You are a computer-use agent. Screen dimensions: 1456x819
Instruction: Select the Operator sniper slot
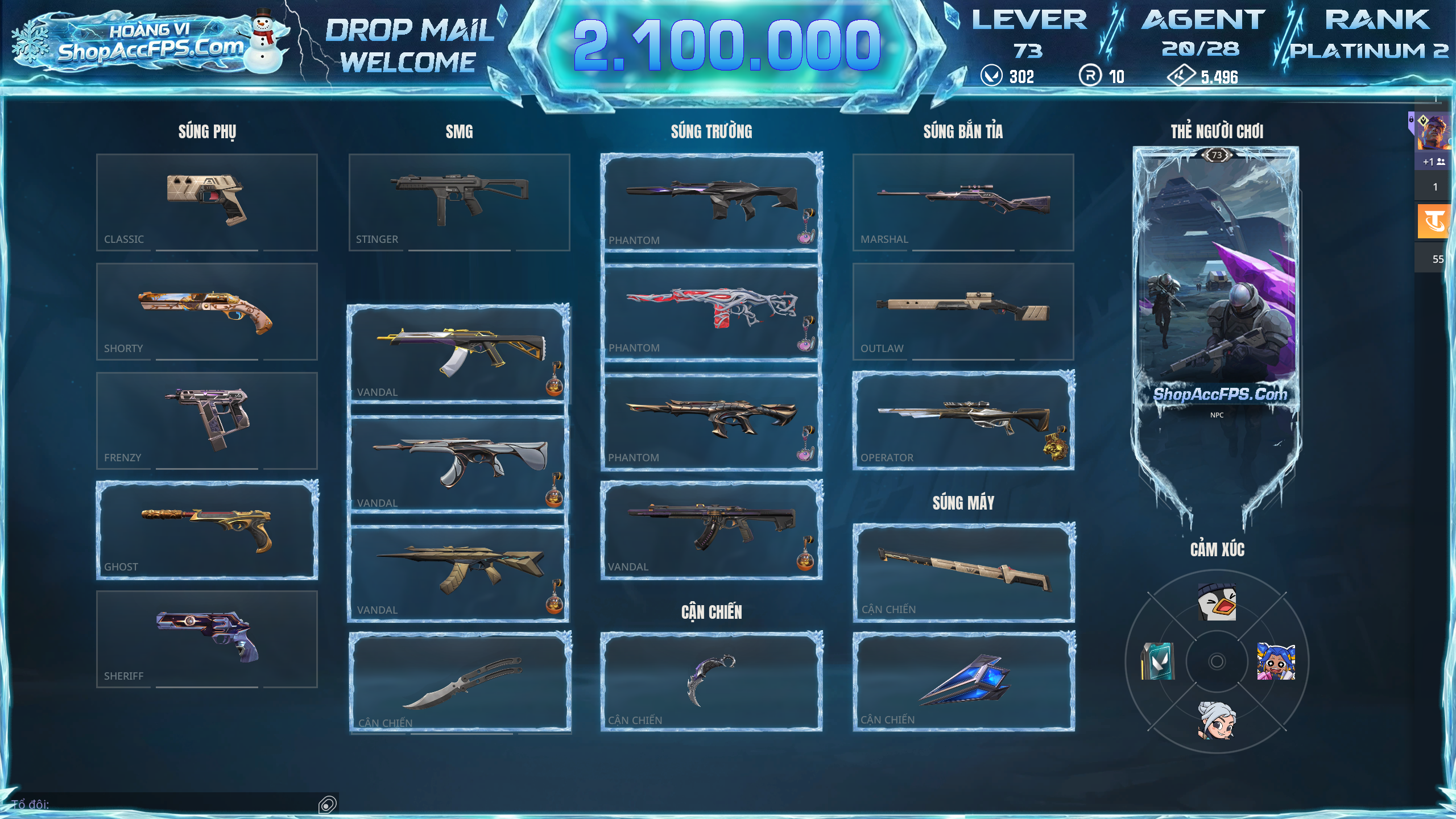(963, 420)
